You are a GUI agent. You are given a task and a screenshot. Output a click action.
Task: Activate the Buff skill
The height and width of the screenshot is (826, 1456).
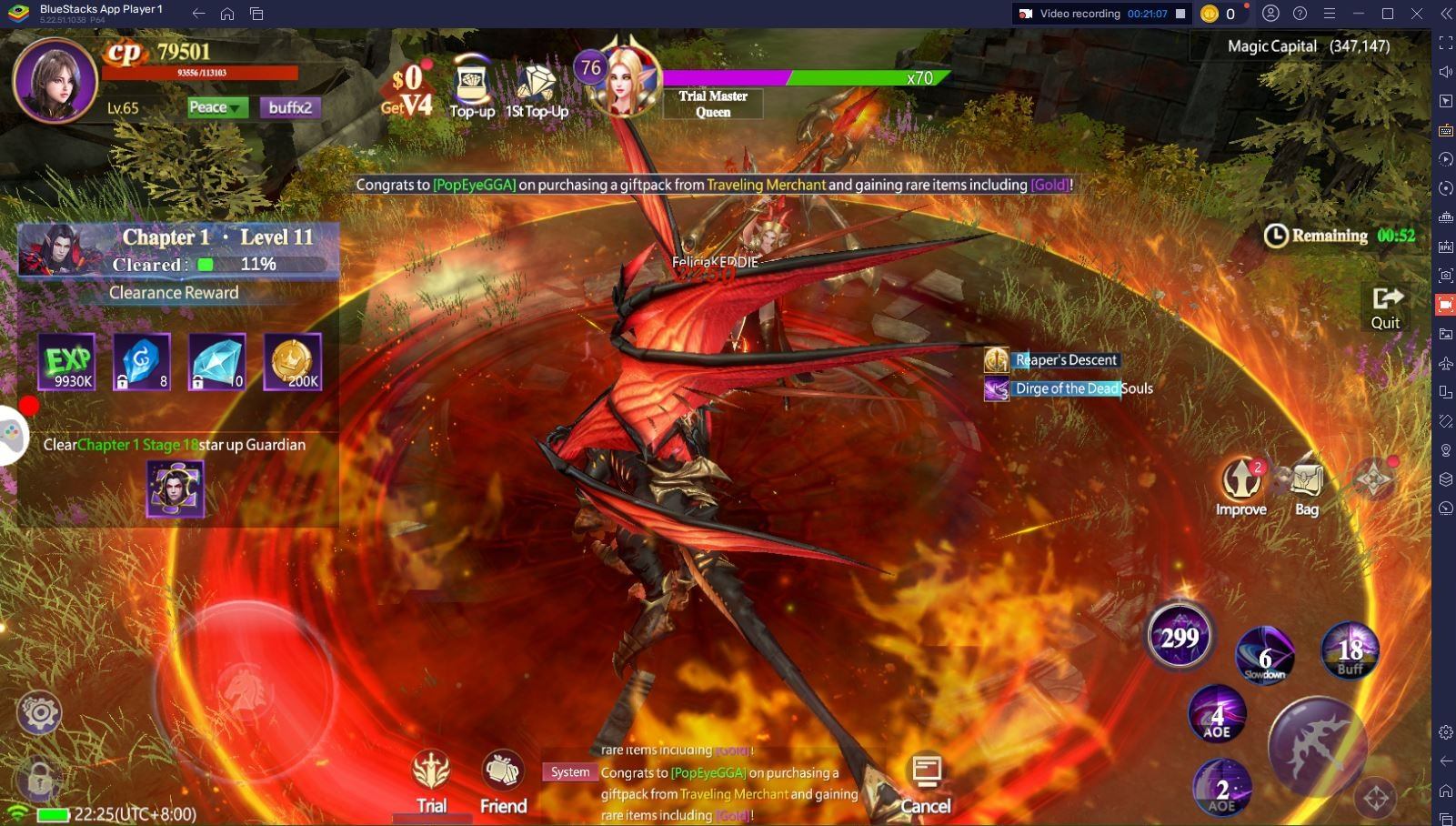point(1350,650)
